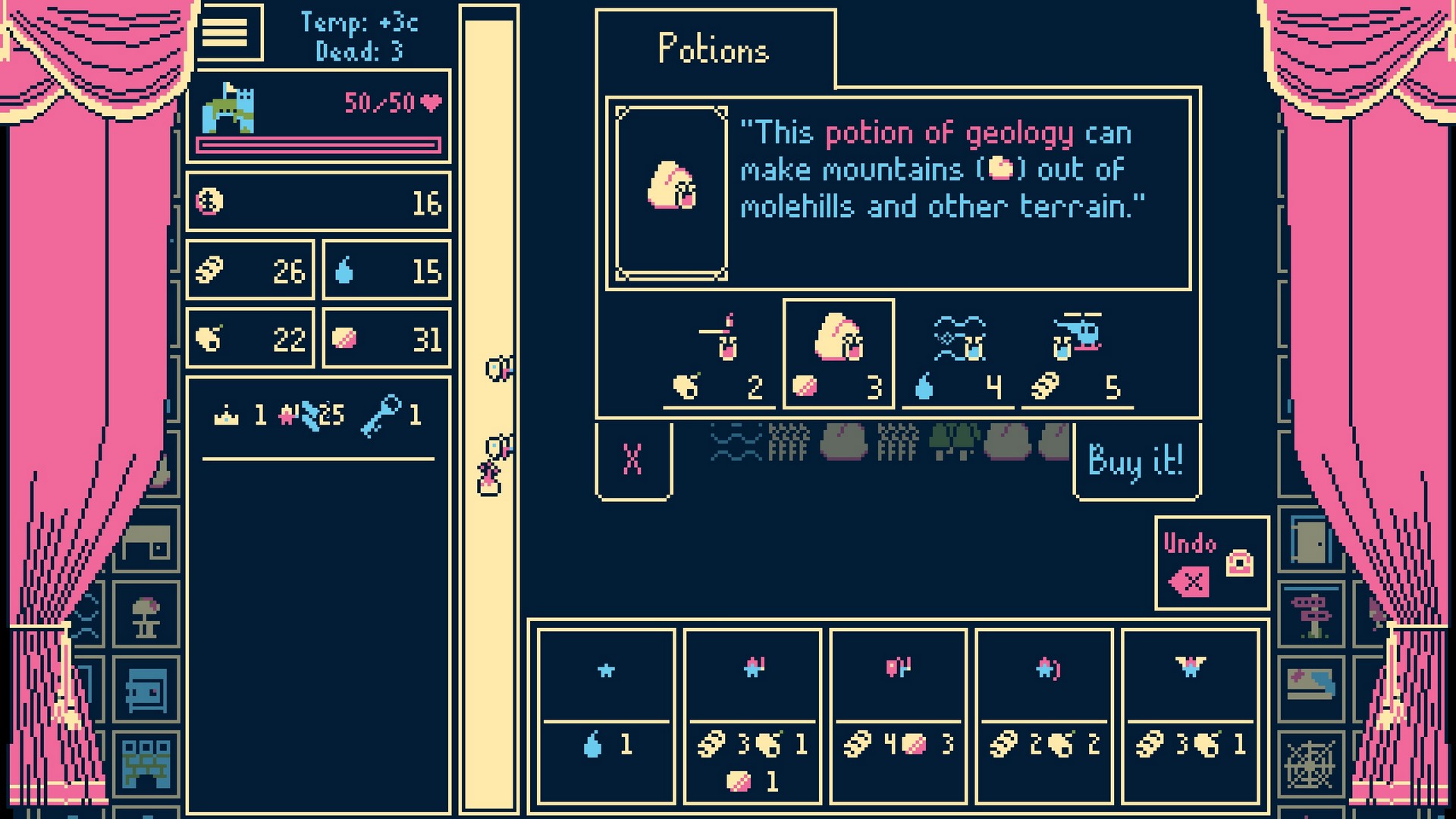The width and height of the screenshot is (1456, 819).
Task: Toggle the lock icon beside Undo
Action: point(1241,565)
